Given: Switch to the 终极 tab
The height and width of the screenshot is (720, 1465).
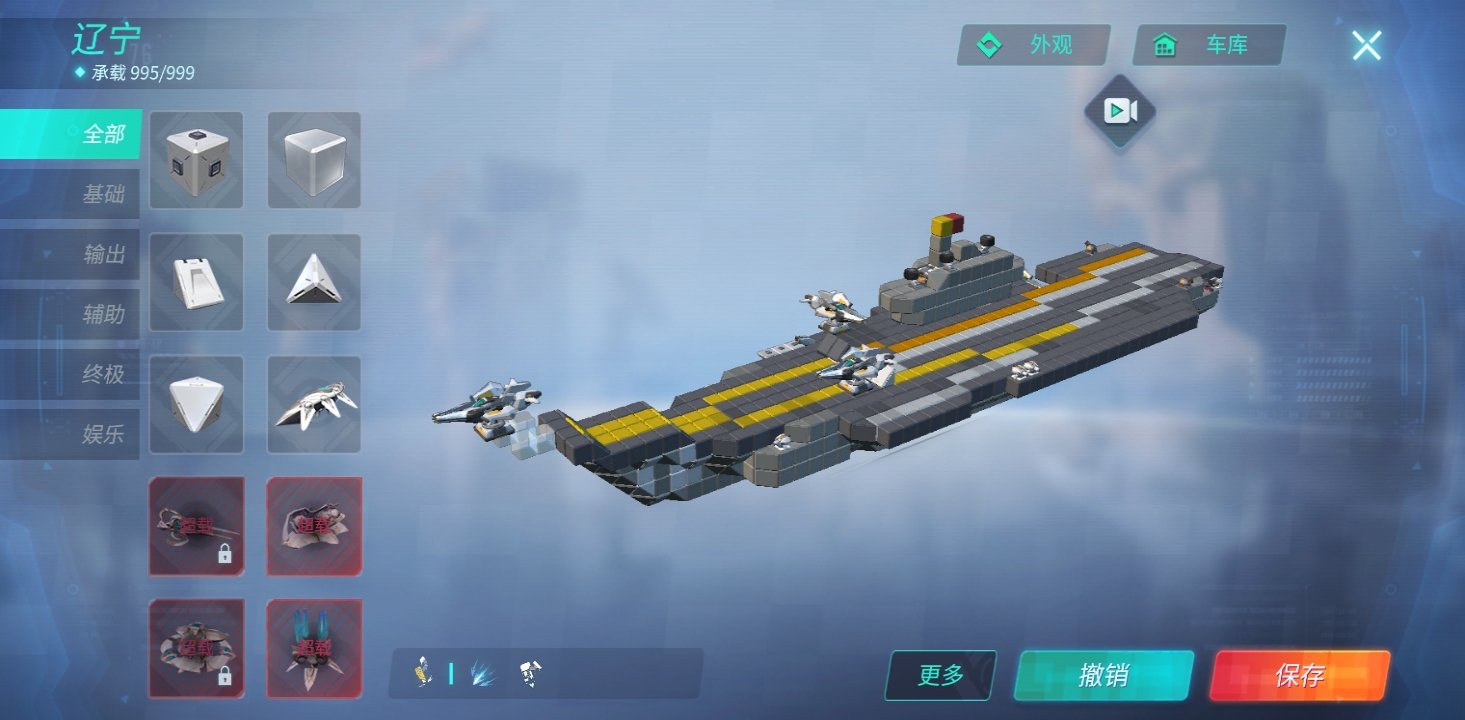Looking at the screenshot, I should pyautogui.click(x=72, y=374).
